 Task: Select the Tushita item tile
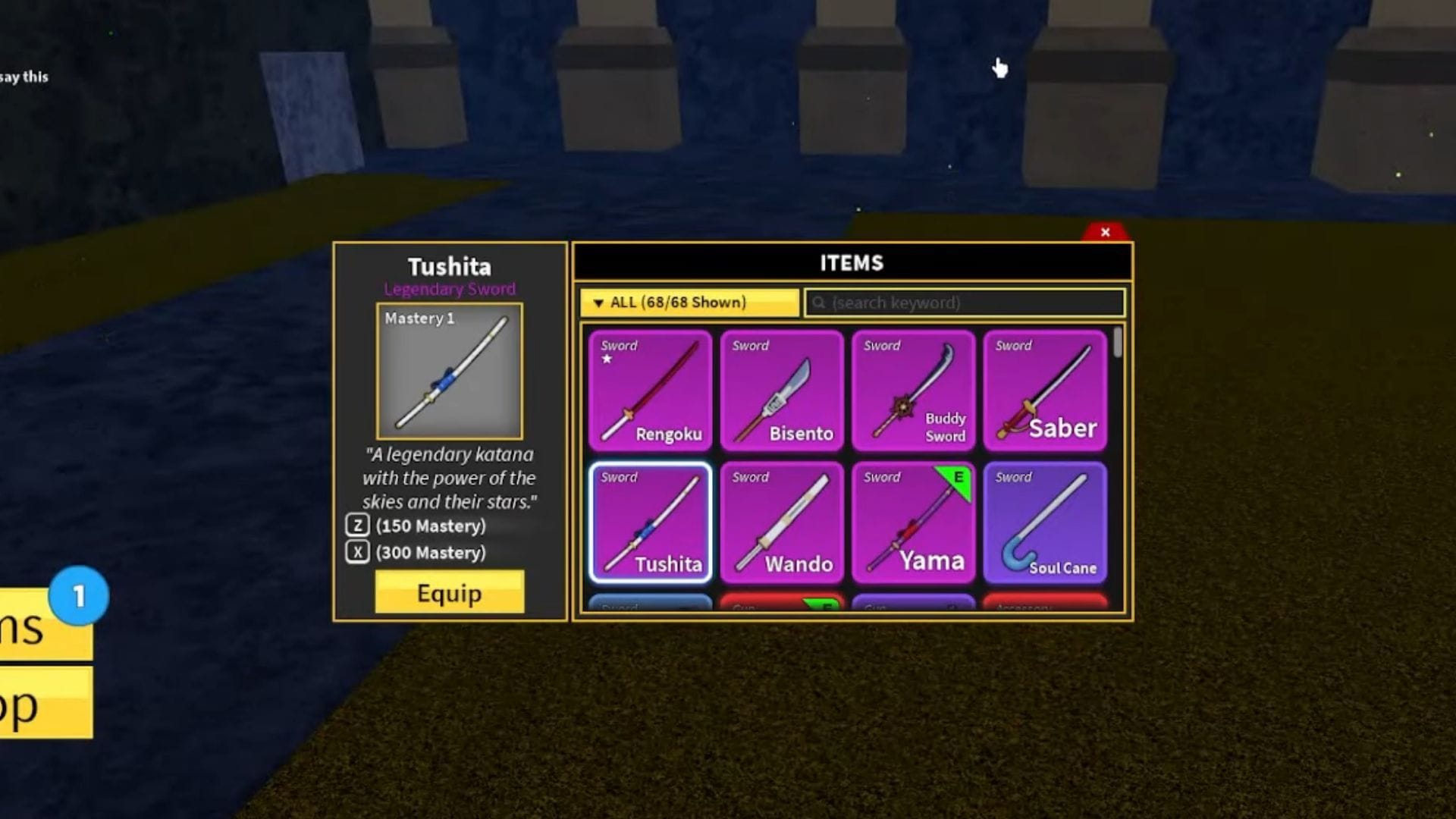(650, 522)
